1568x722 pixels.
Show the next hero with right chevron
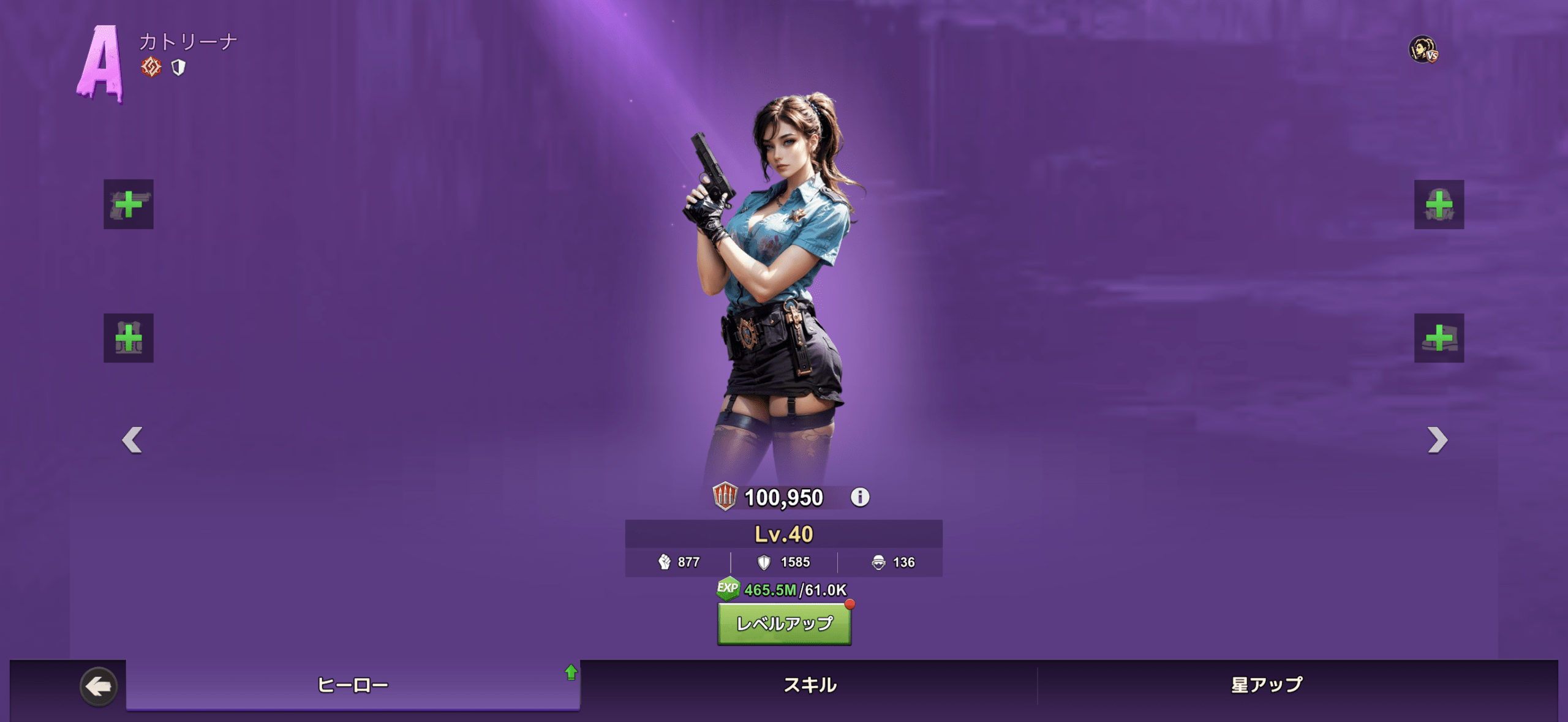1437,440
